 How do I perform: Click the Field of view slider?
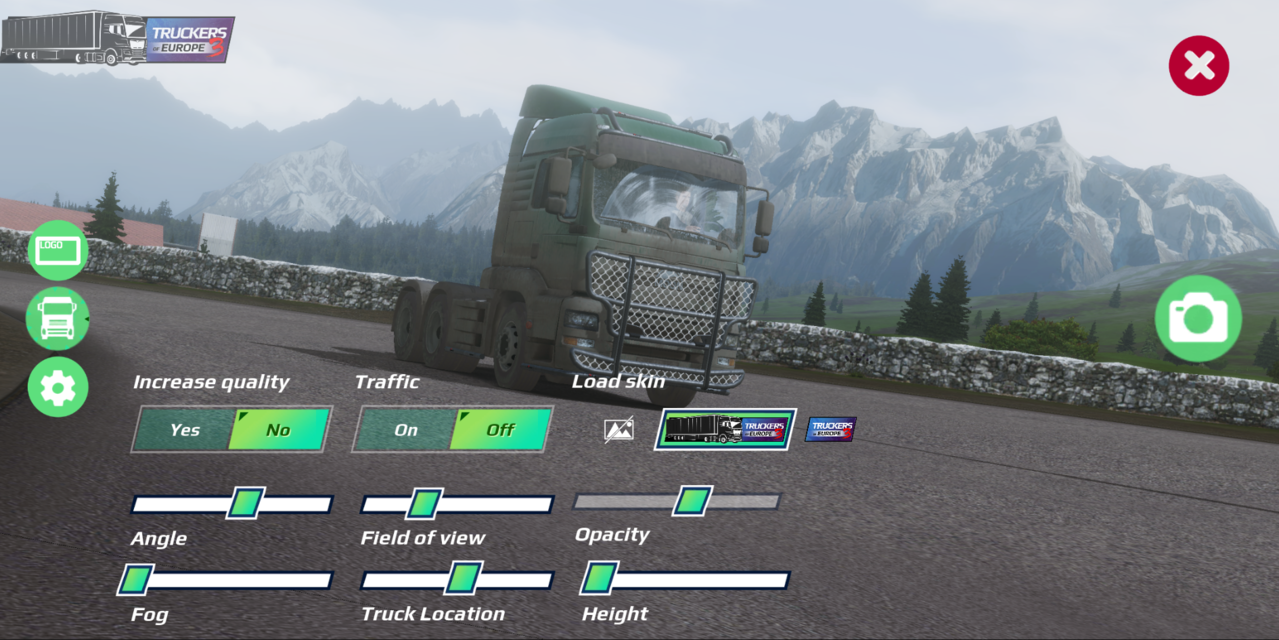457,503
